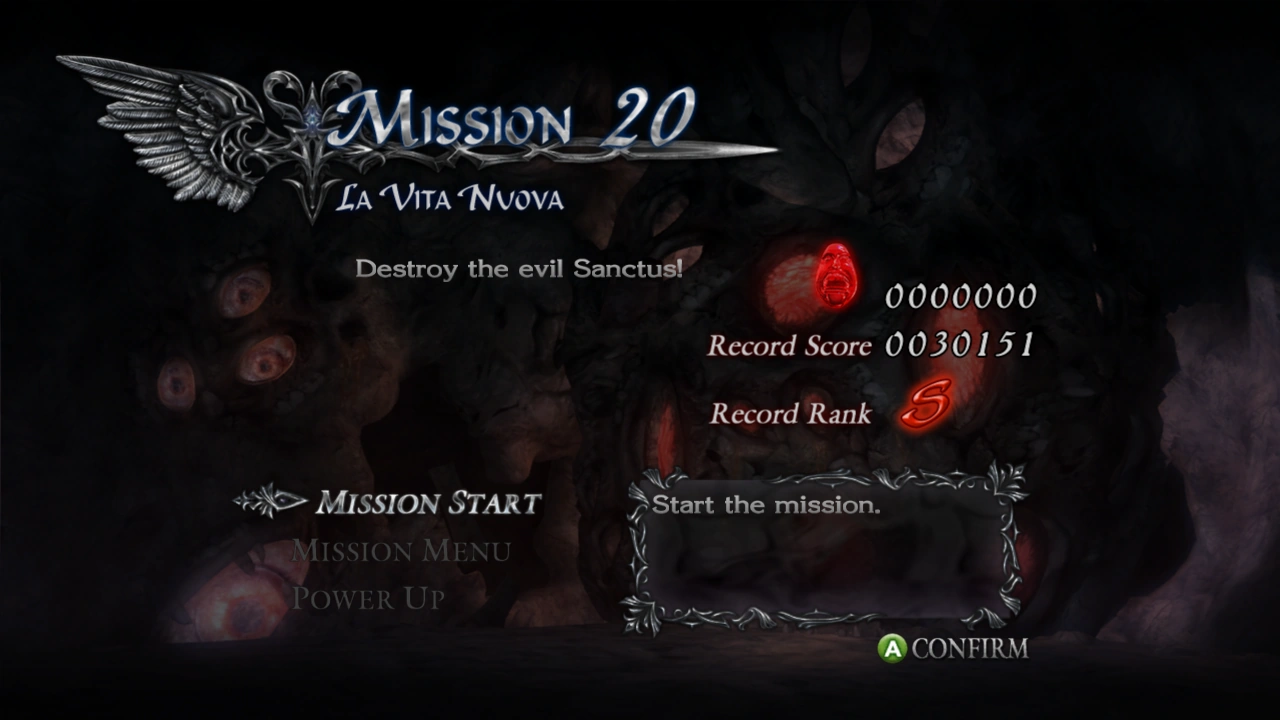The width and height of the screenshot is (1280, 720).
Task: Click the Record Score label
Action: [790, 346]
